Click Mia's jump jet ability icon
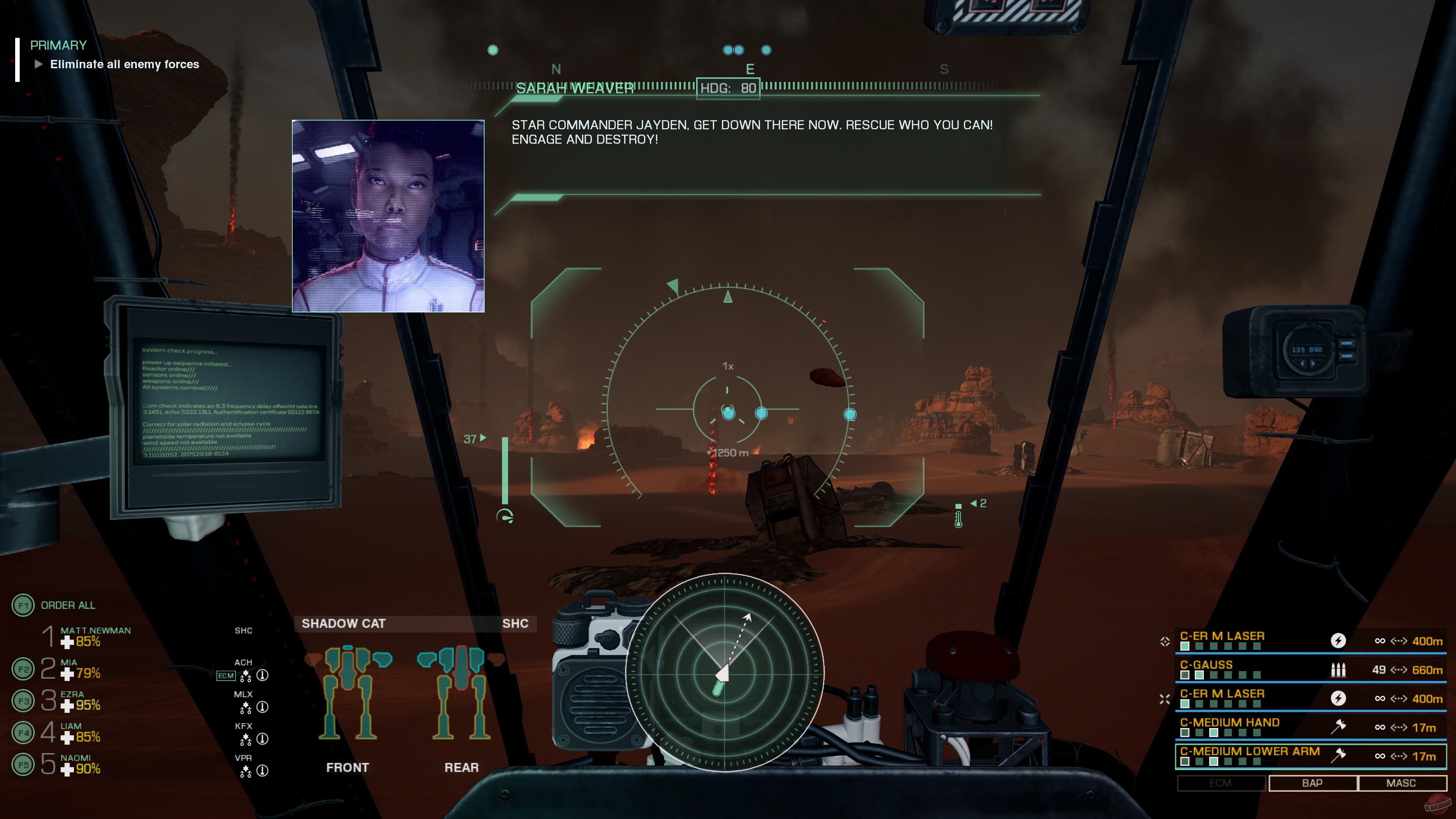Viewport: 1456px width, 819px height. (246, 676)
